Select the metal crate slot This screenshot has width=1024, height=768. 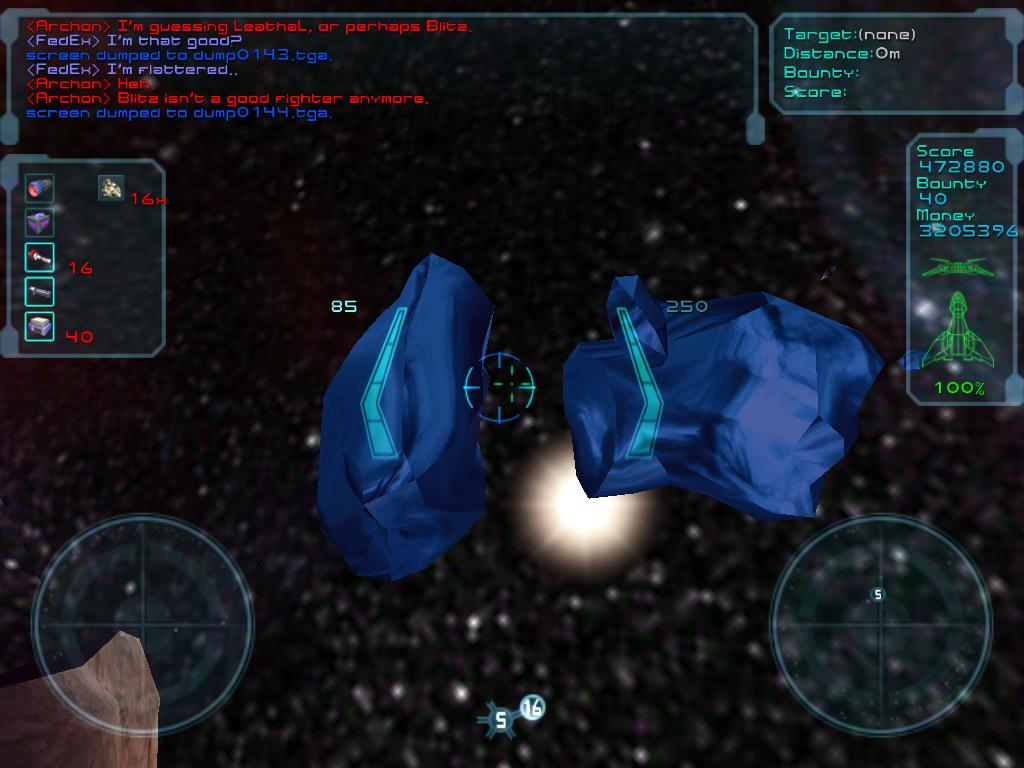(40, 326)
